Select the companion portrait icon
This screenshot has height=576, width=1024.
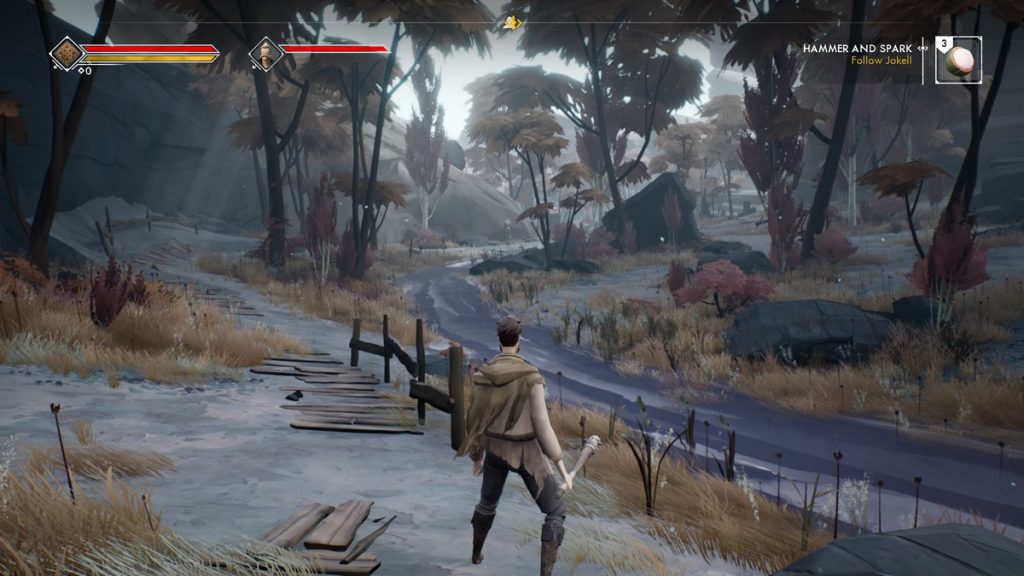click(266, 52)
